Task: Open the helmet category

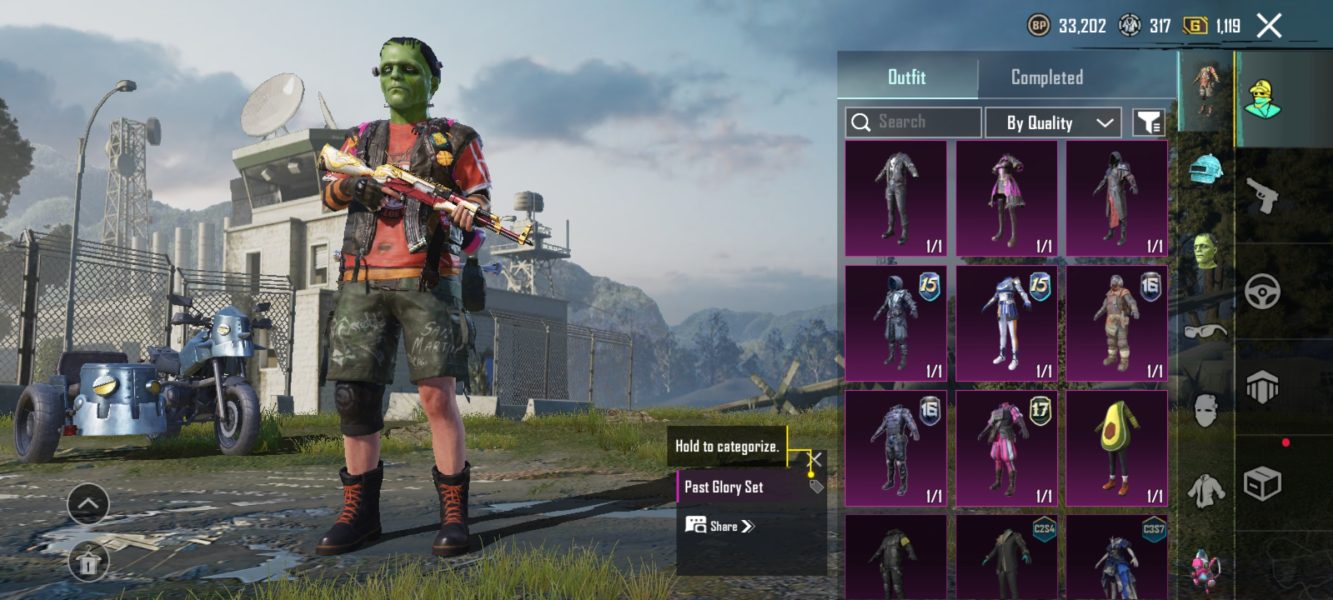Action: [x=1206, y=168]
